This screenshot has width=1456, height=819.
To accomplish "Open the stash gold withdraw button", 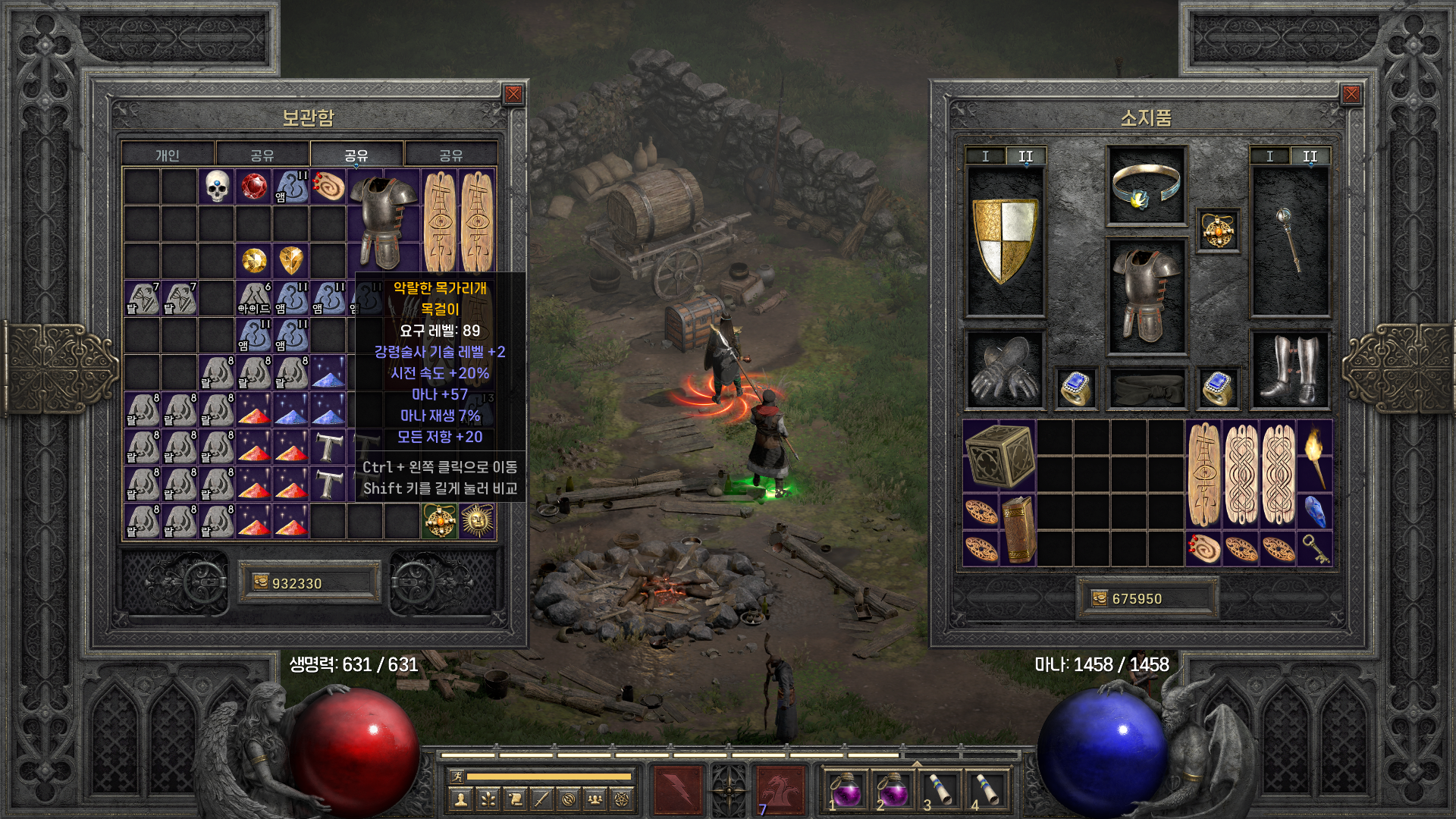I will click(x=261, y=582).
